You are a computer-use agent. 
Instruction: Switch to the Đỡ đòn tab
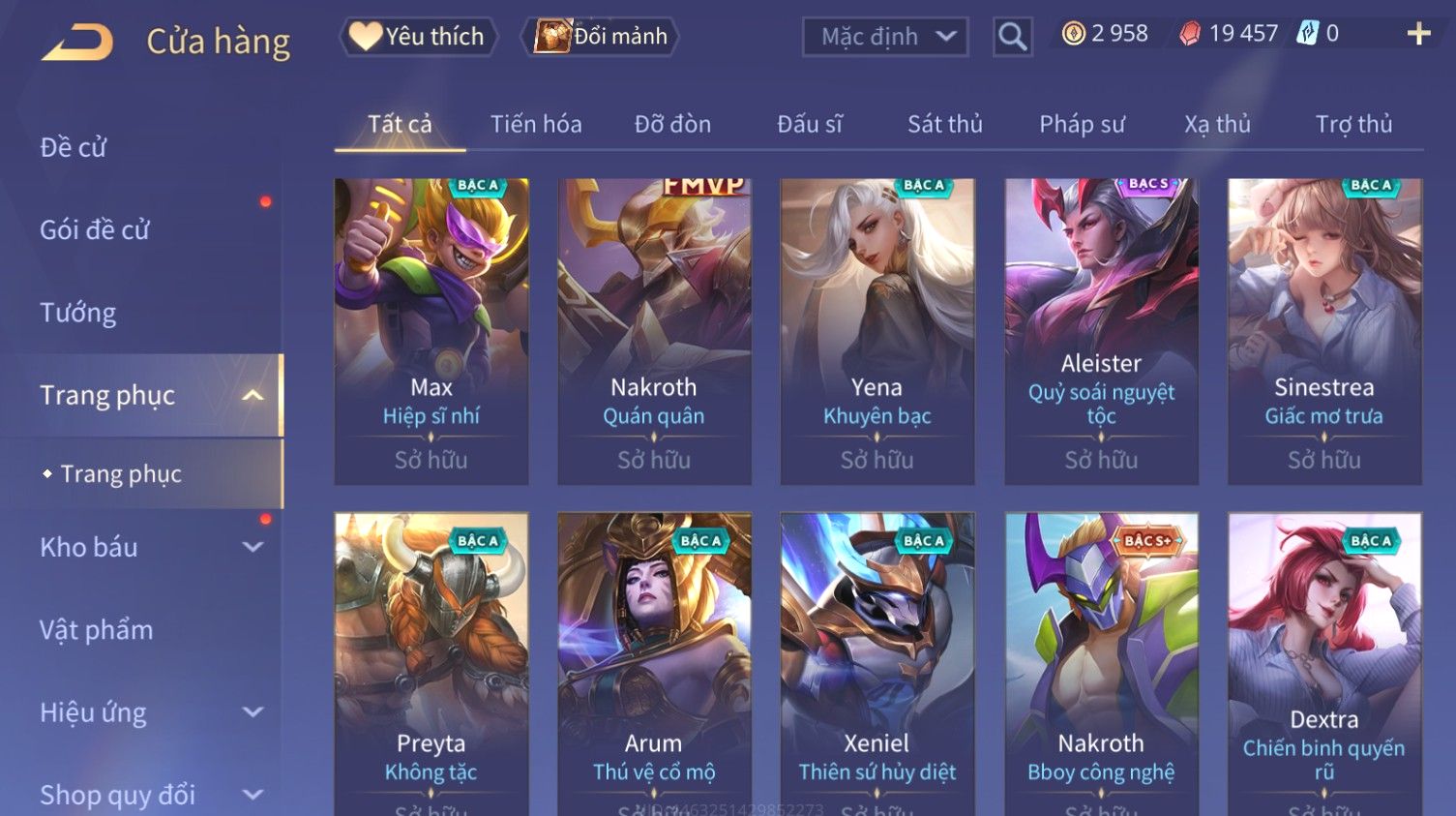[672, 124]
